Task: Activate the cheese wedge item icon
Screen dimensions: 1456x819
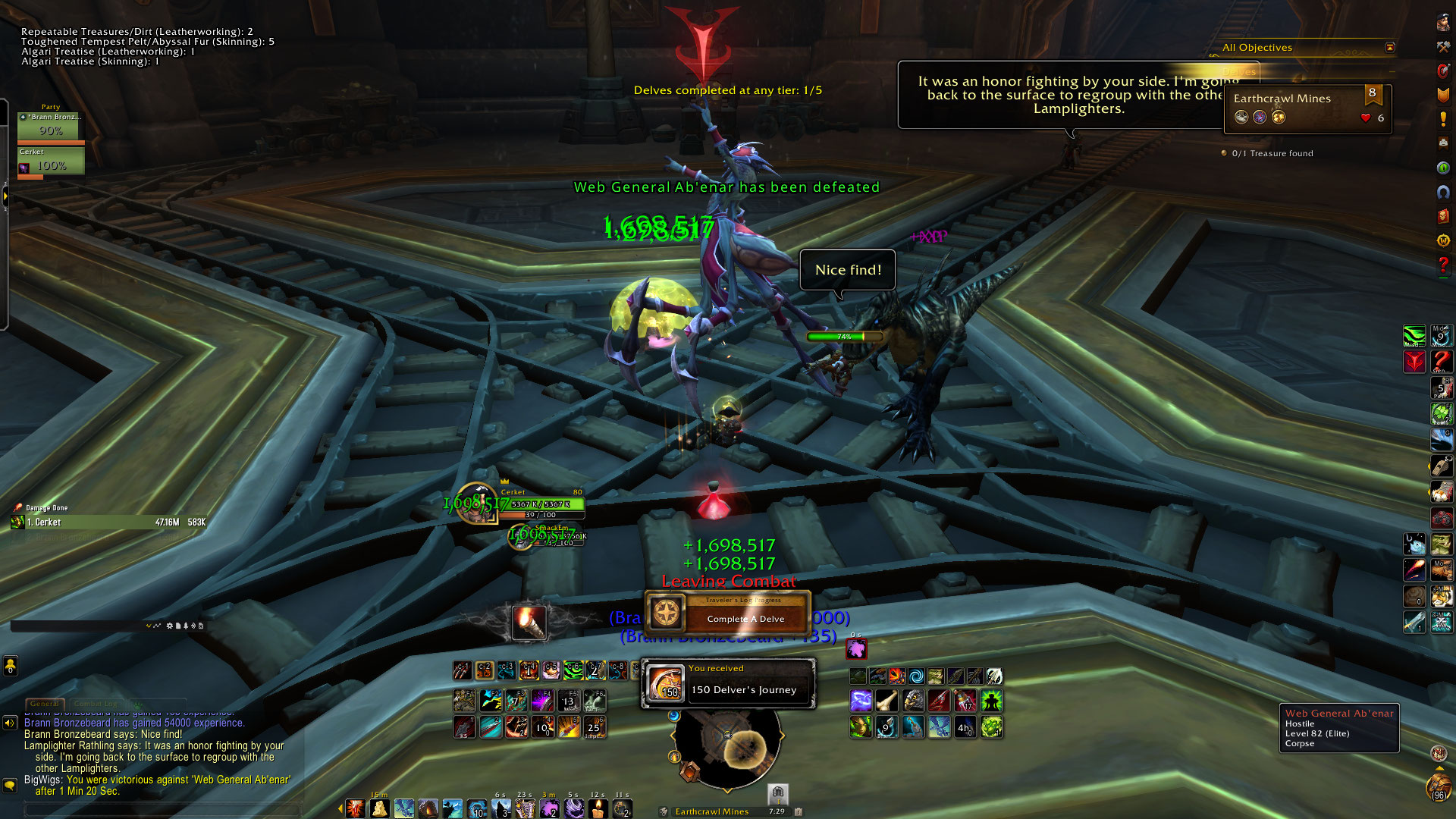Action: [380, 808]
